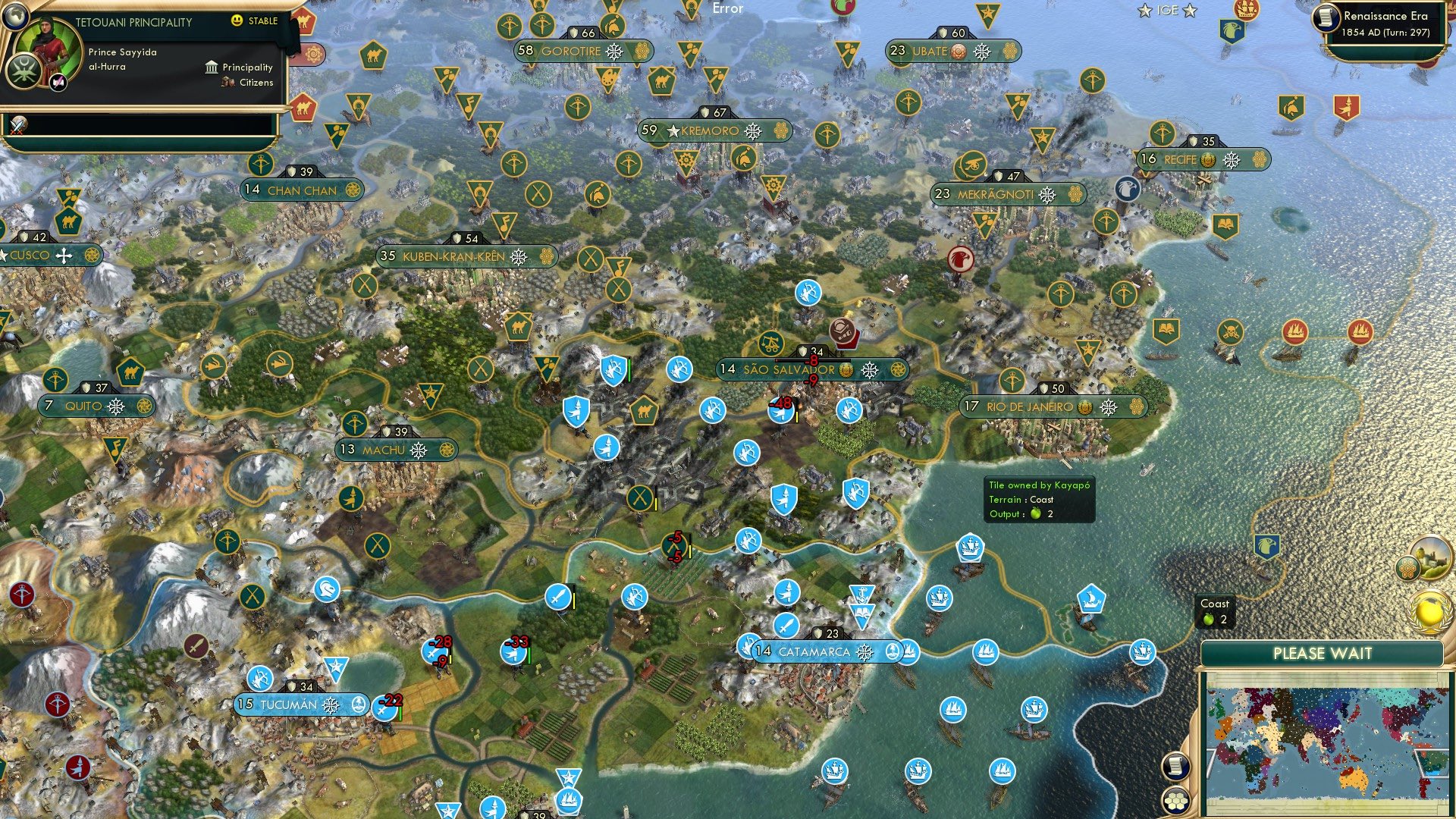Click the PLEASE WAIT button

click(x=1325, y=654)
